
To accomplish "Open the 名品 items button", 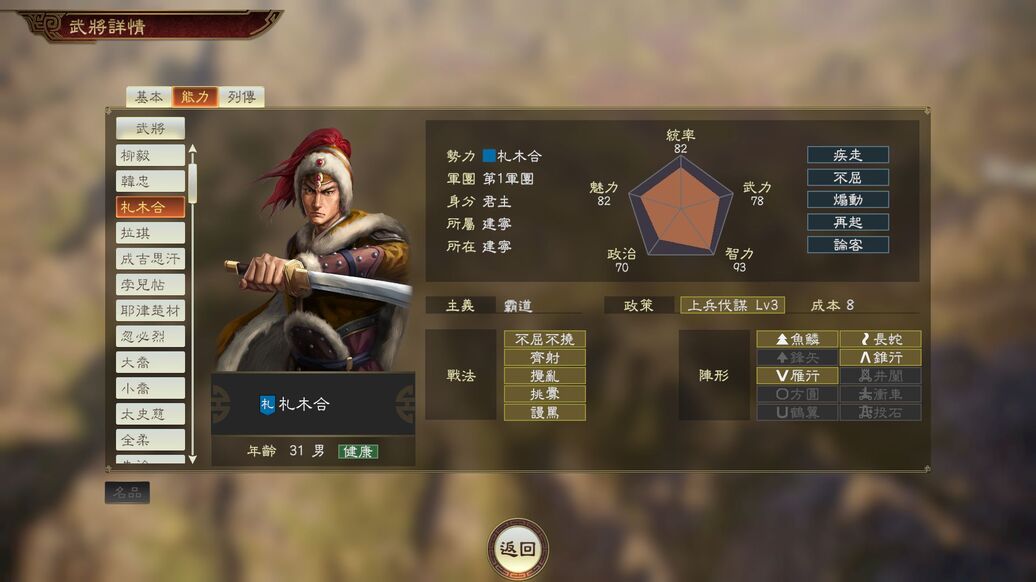I will pos(127,492).
